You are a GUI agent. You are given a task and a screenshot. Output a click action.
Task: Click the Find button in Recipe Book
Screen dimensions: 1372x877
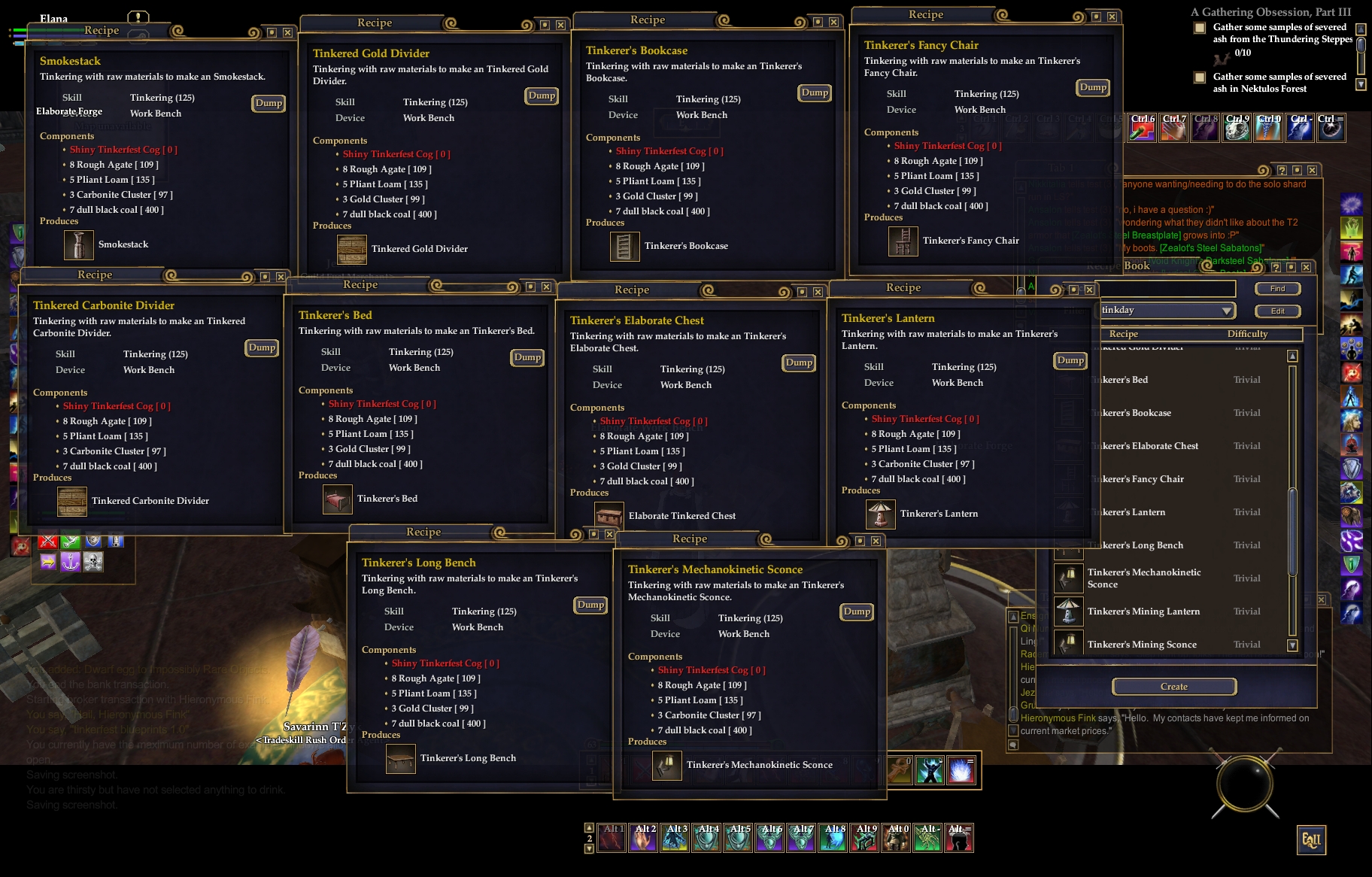1277,289
